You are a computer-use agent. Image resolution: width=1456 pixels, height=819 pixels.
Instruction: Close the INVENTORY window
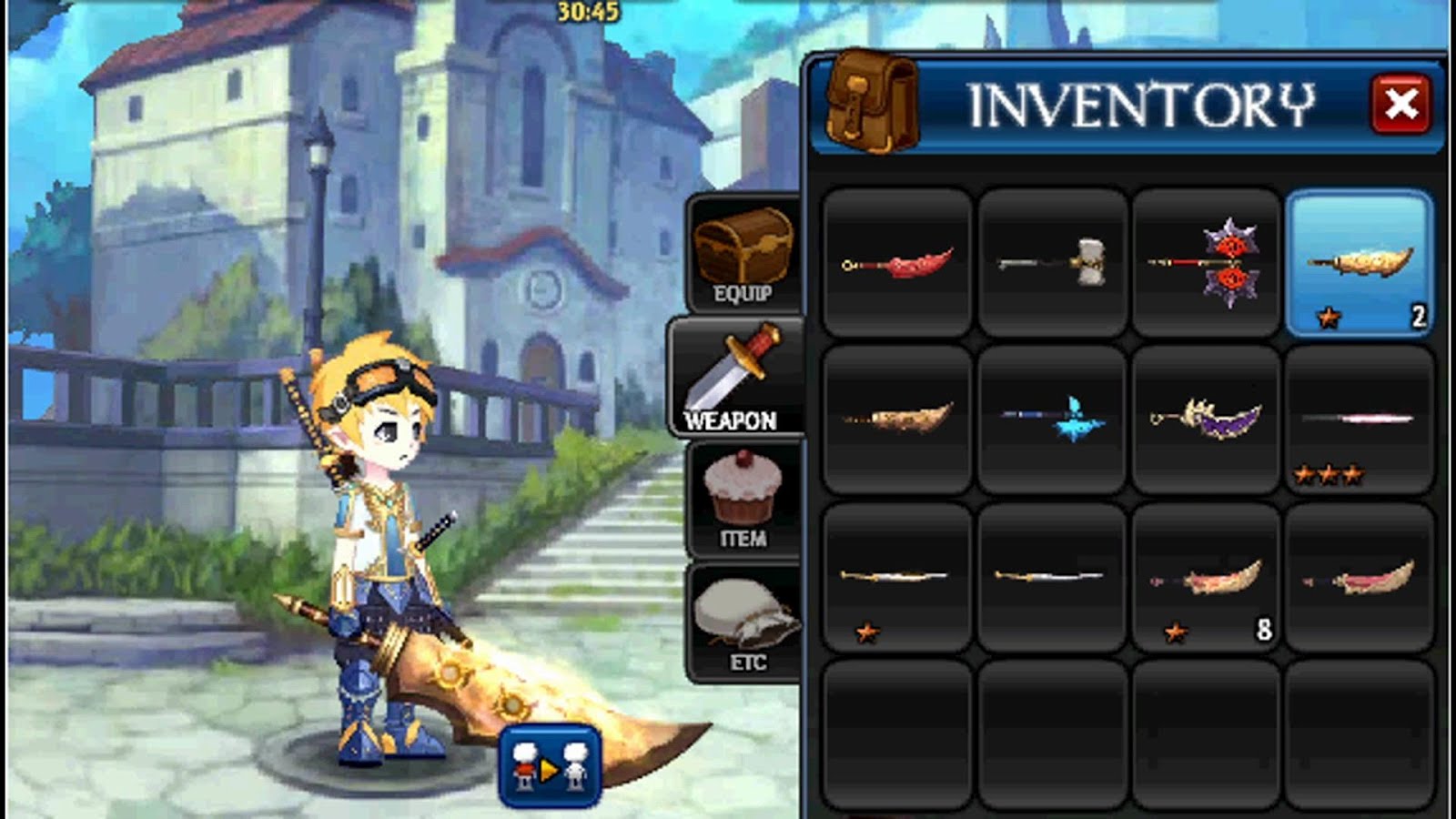(x=1402, y=103)
